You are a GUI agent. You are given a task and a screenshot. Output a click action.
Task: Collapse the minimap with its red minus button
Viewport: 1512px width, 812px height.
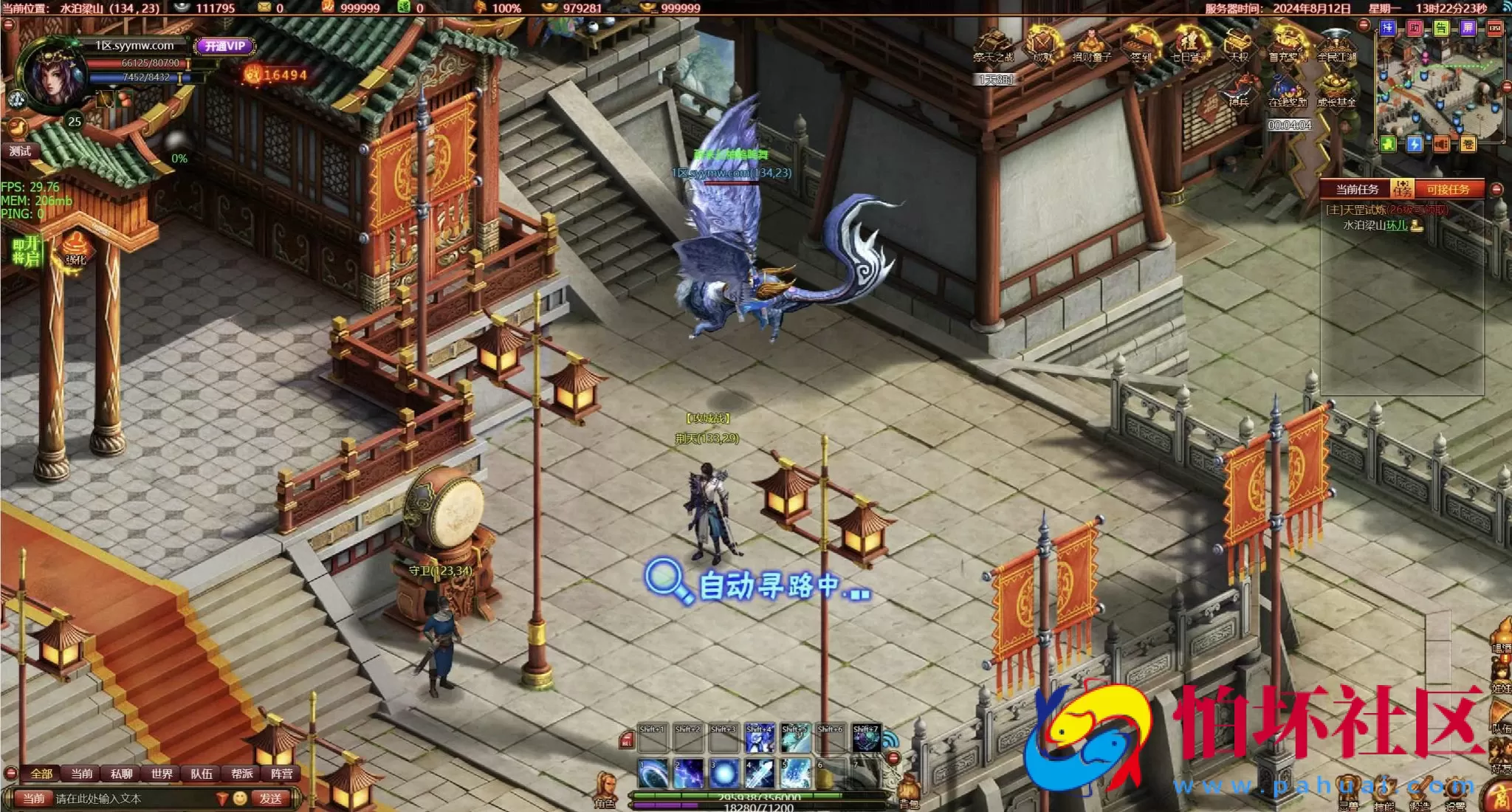coord(1505,86)
